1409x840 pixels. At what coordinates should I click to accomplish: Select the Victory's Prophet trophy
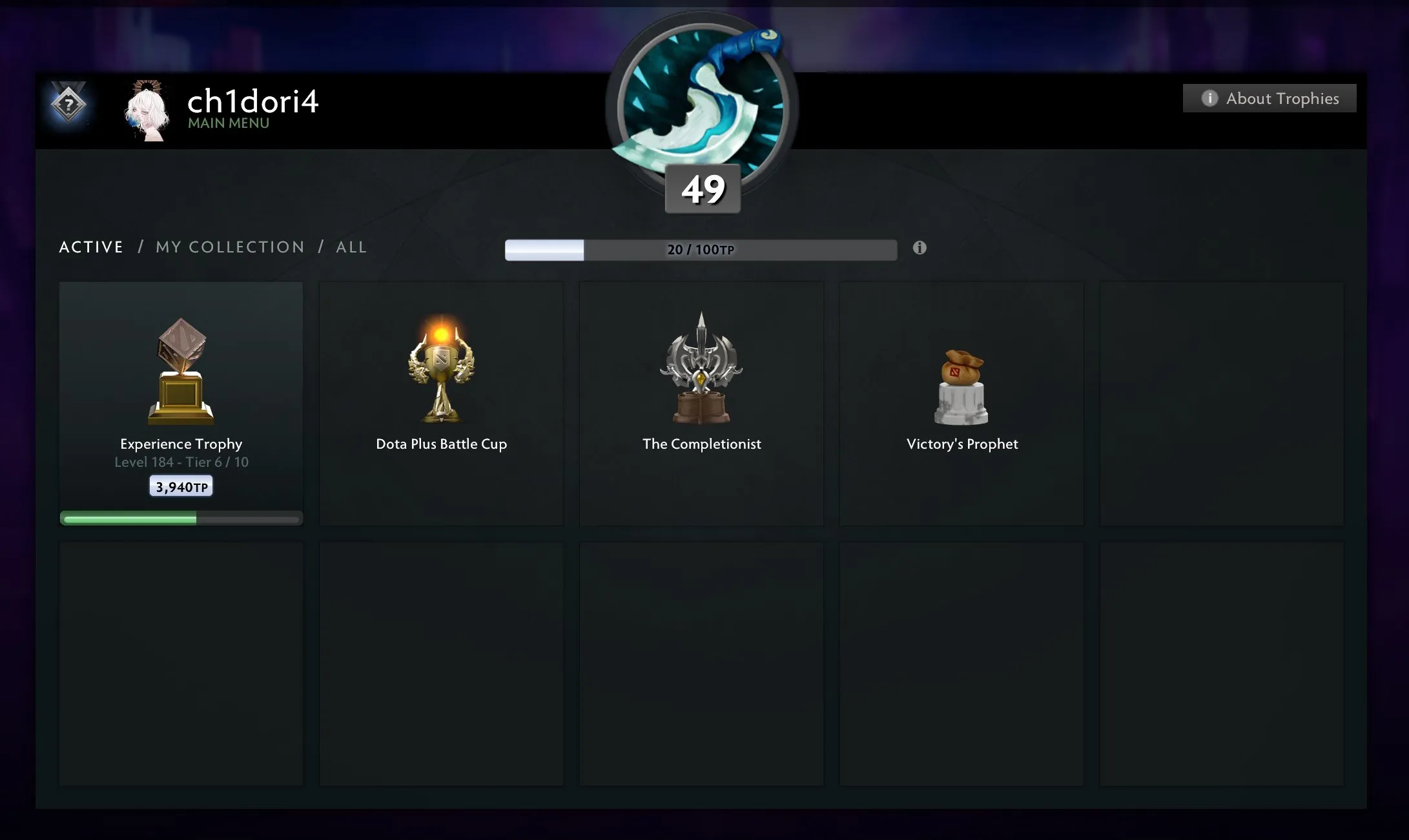coord(962,403)
